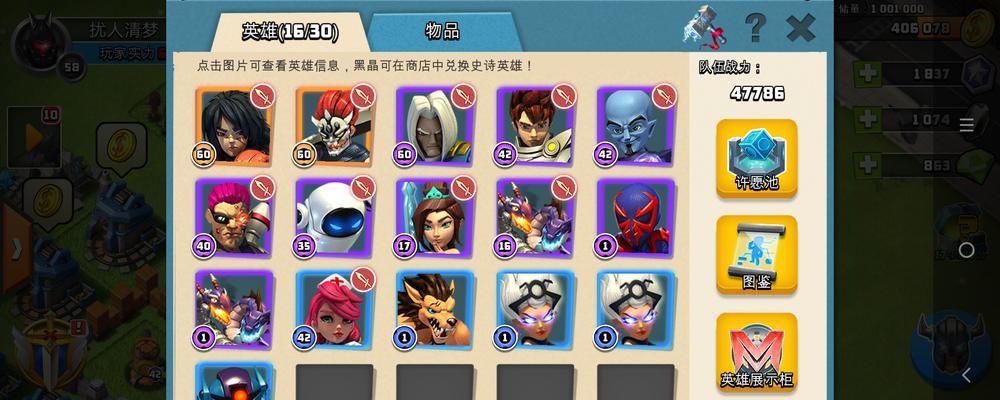Select the brown werewolf hero portrait
This screenshot has height=400, width=1000.
point(435,310)
